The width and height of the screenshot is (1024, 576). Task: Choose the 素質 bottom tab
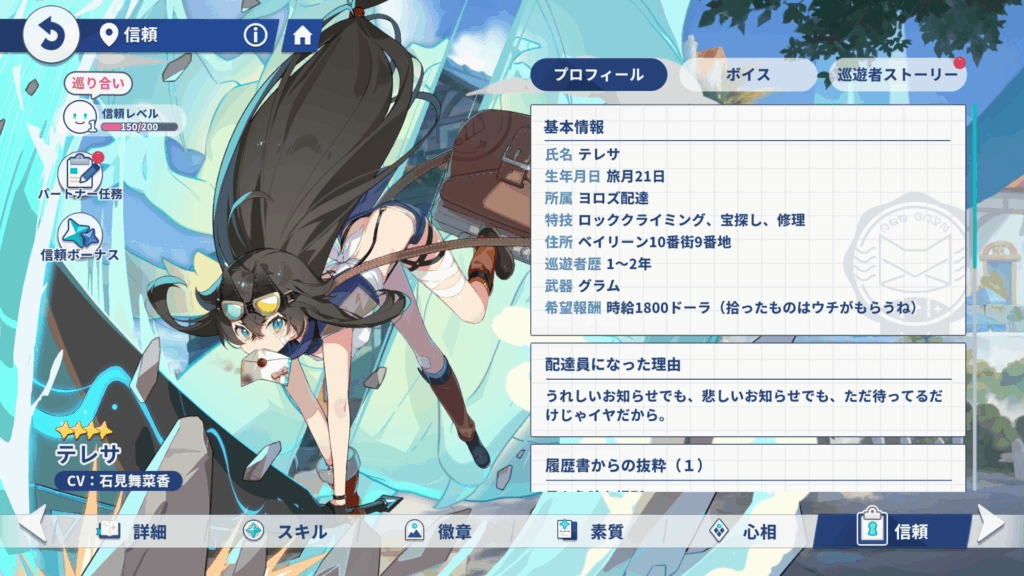(x=592, y=531)
